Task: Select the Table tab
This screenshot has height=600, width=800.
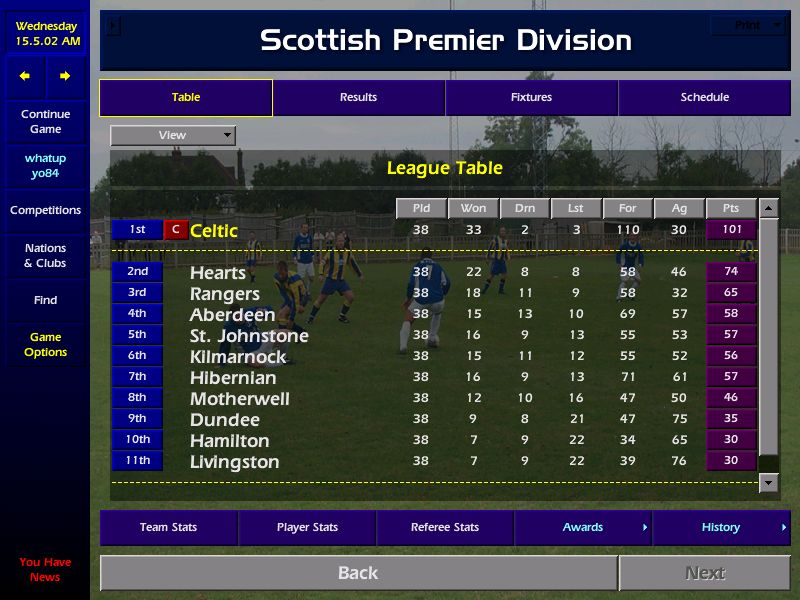Action: point(185,97)
